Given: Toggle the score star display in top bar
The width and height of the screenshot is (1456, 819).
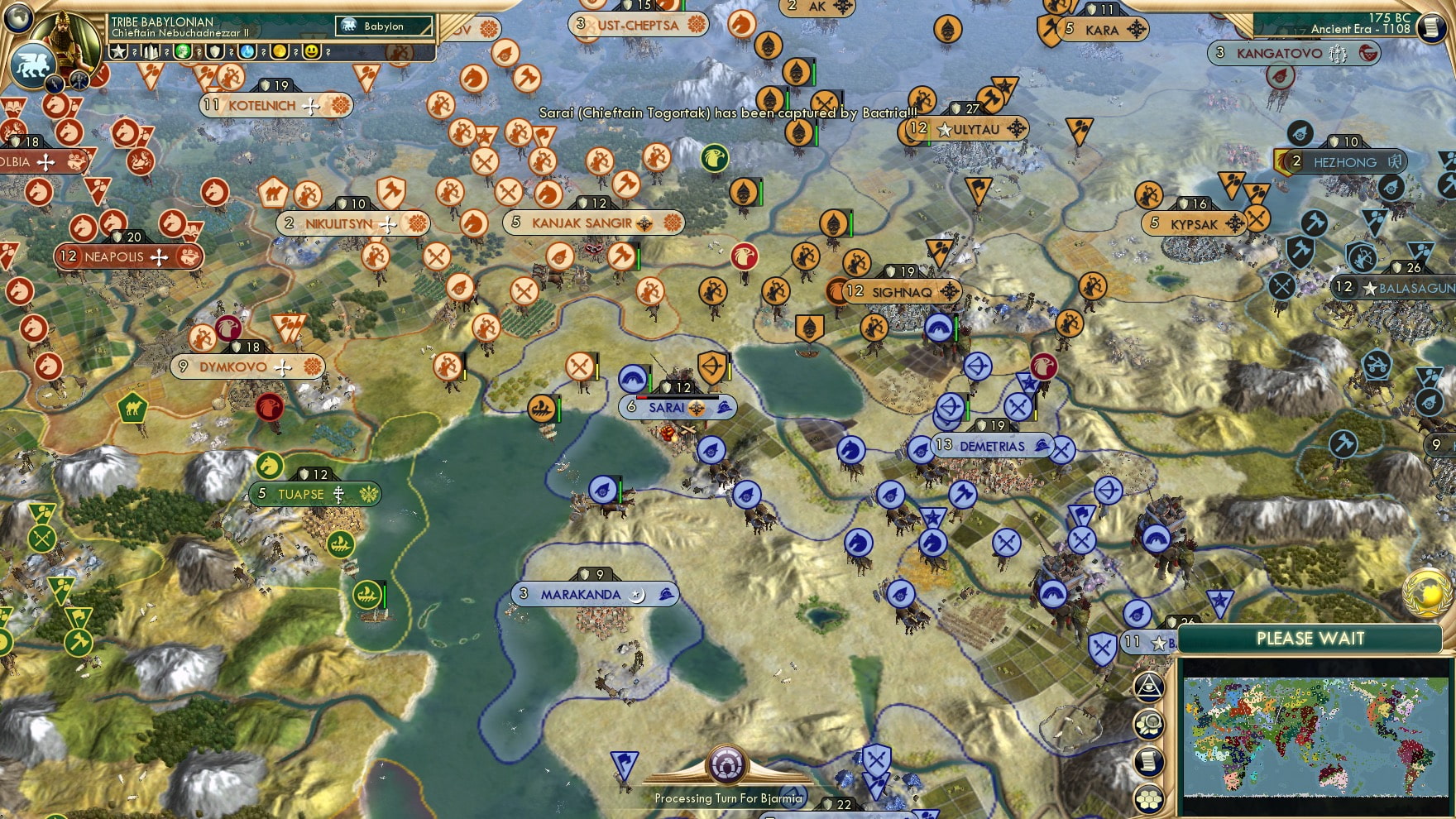Looking at the screenshot, I should (x=118, y=51).
